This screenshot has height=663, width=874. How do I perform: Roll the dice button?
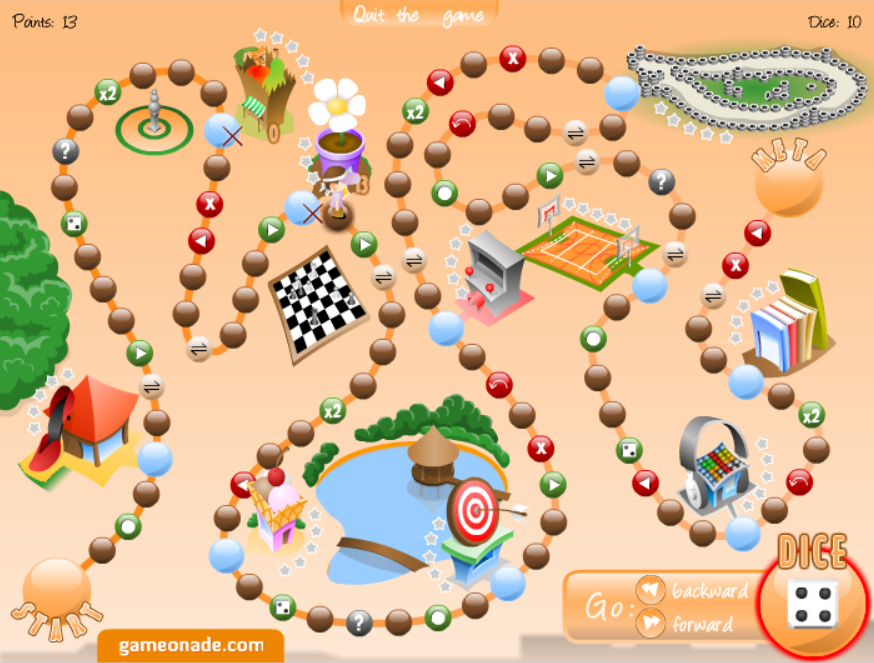(814, 603)
